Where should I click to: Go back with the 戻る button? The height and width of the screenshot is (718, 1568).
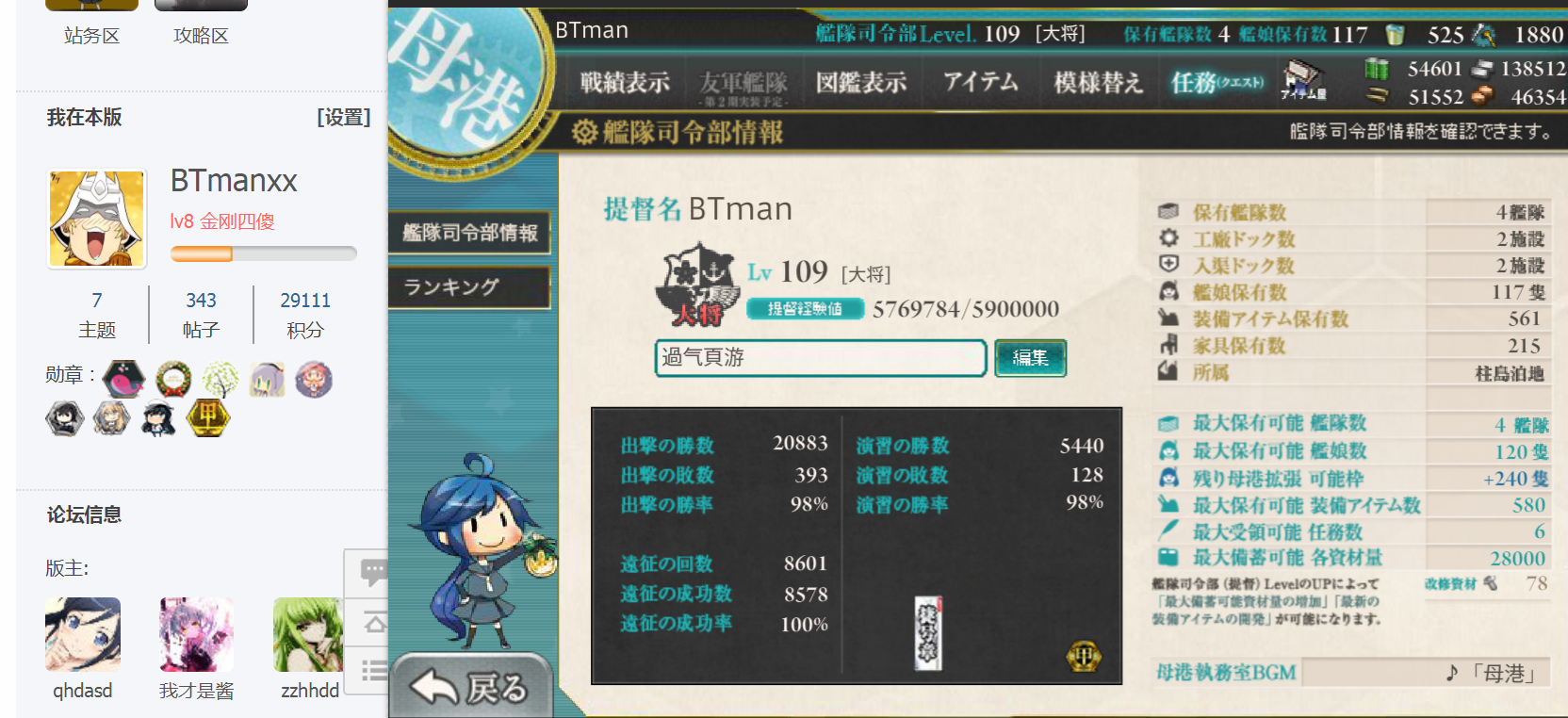(x=471, y=687)
